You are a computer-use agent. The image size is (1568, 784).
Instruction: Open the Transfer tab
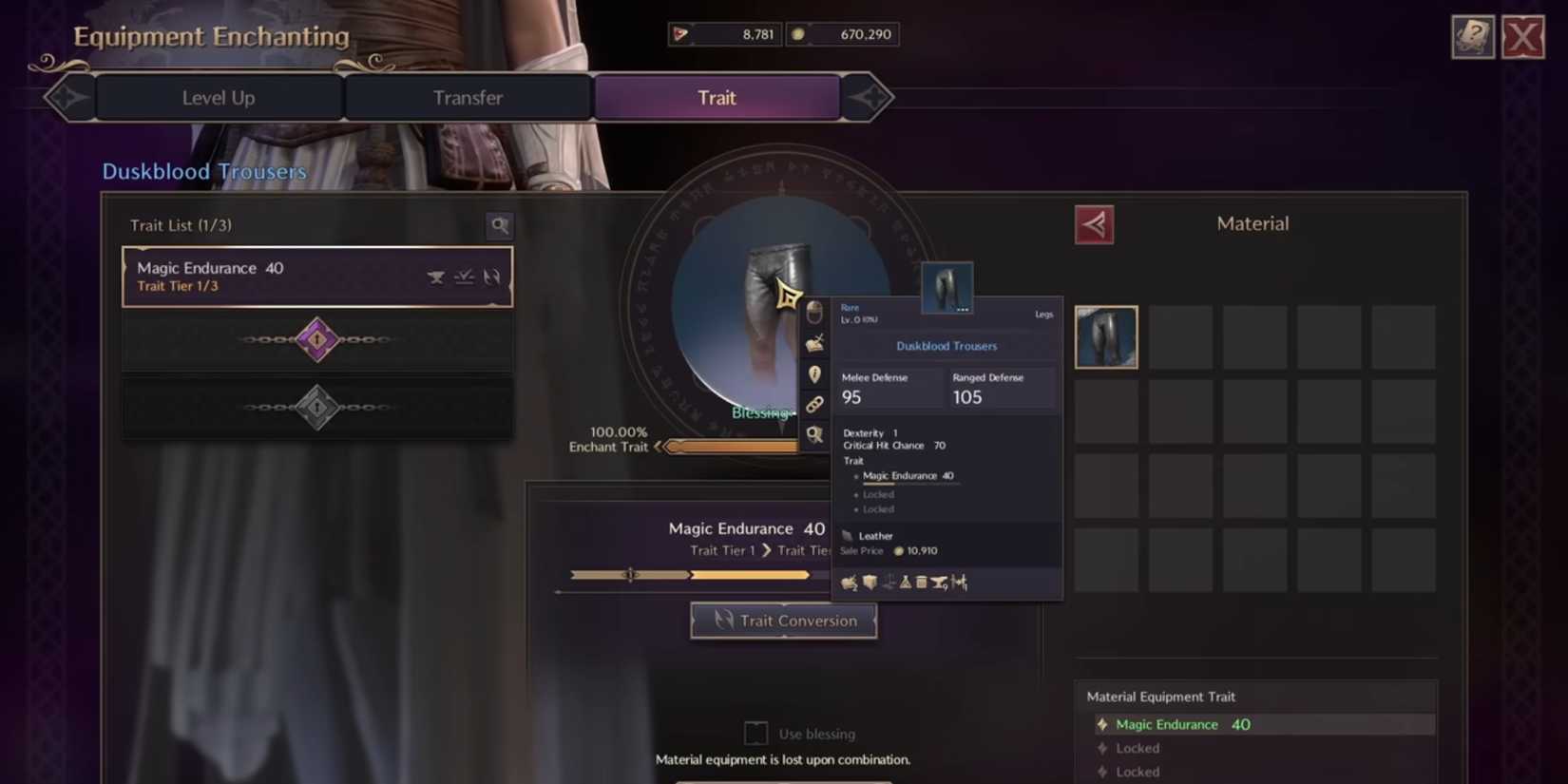[468, 97]
